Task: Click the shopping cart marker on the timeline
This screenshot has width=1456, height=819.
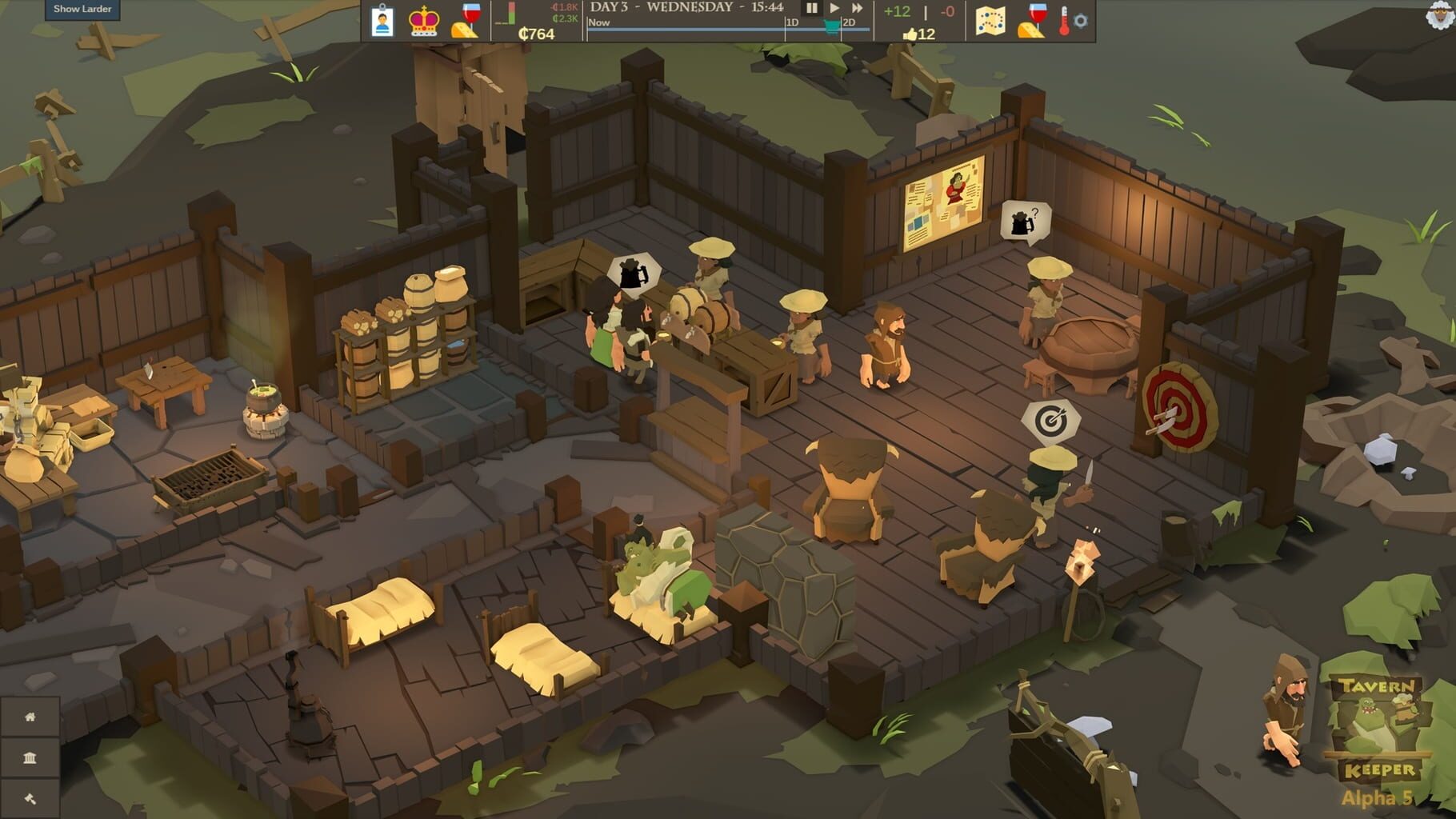Action: 830,26
